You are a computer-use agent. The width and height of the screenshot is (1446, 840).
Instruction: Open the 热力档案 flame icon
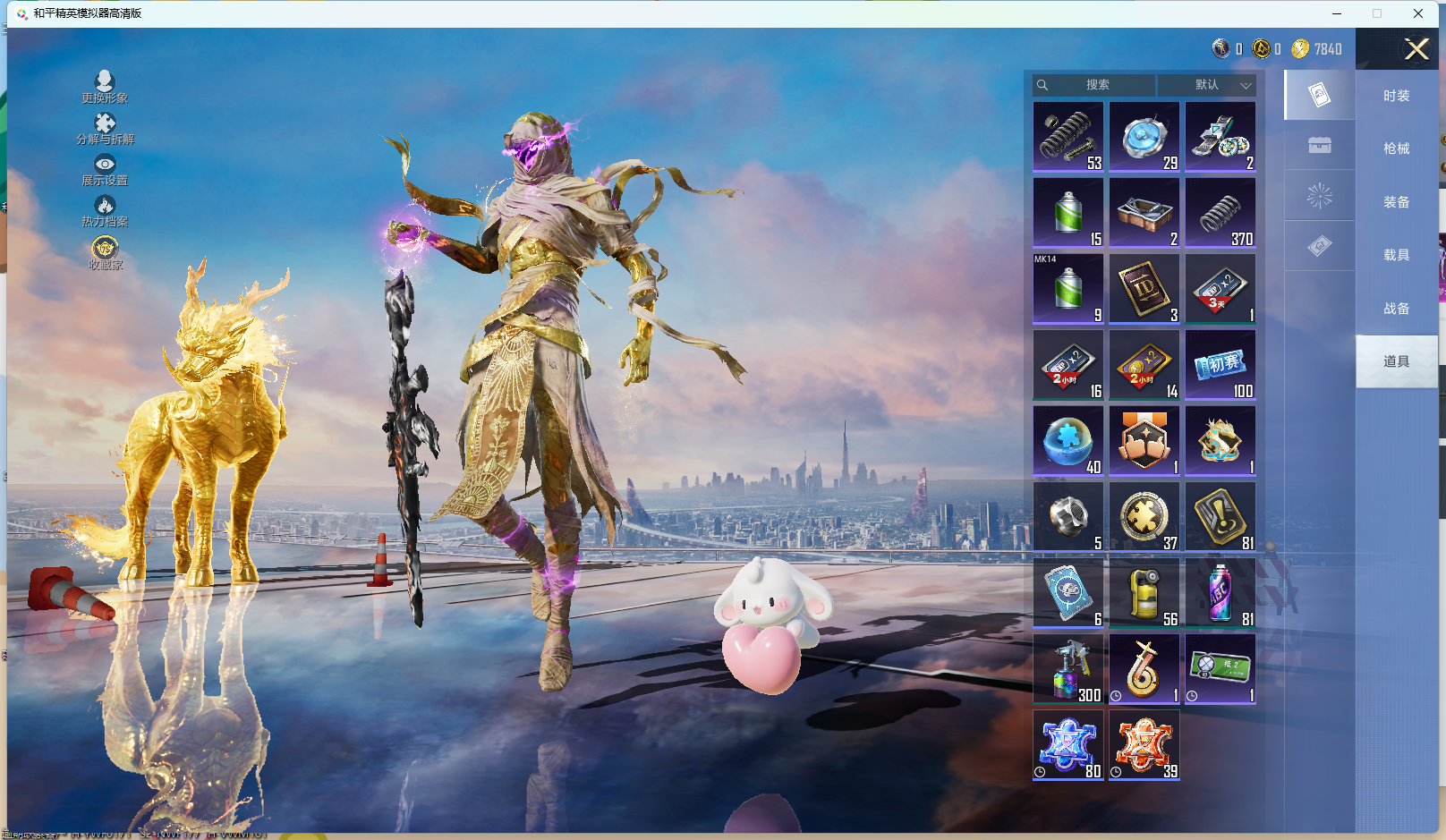tap(105, 211)
